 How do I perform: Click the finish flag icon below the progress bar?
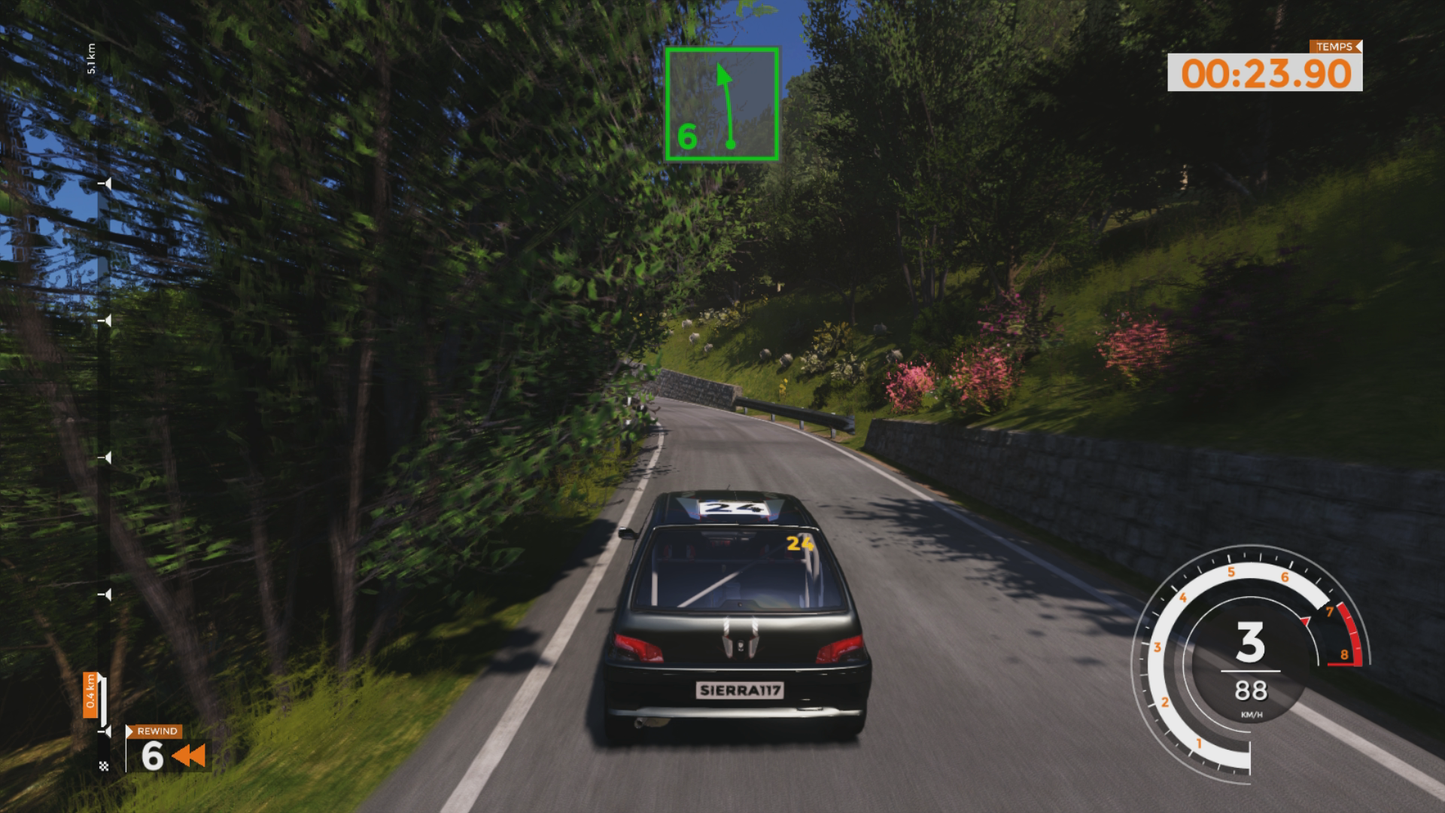coord(106,764)
